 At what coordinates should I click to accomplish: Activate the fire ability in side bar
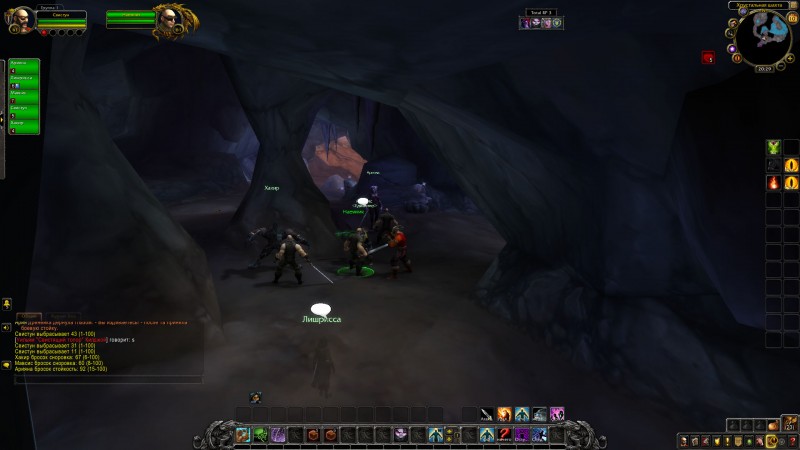[773, 183]
